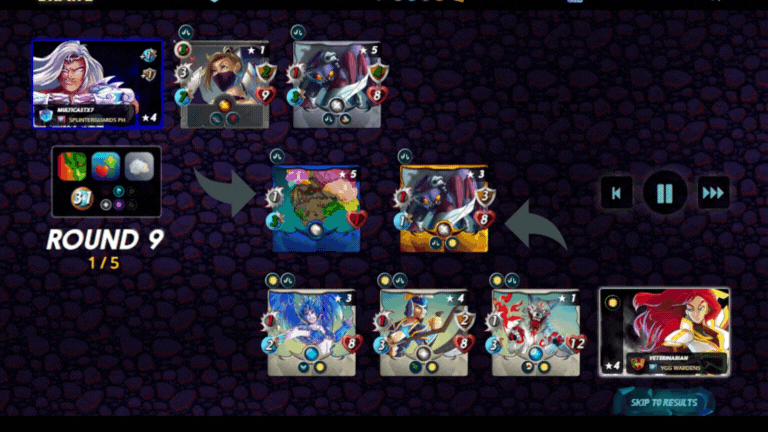Select the masked blonde fighter card

tap(224, 85)
